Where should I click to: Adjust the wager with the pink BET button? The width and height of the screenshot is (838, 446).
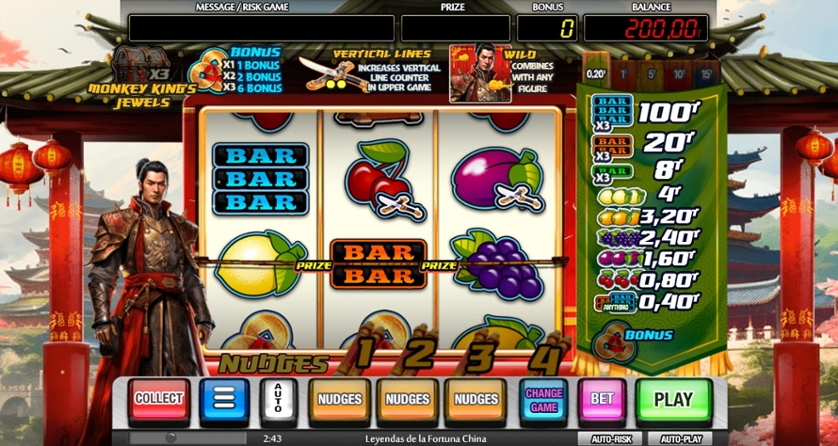(602, 399)
